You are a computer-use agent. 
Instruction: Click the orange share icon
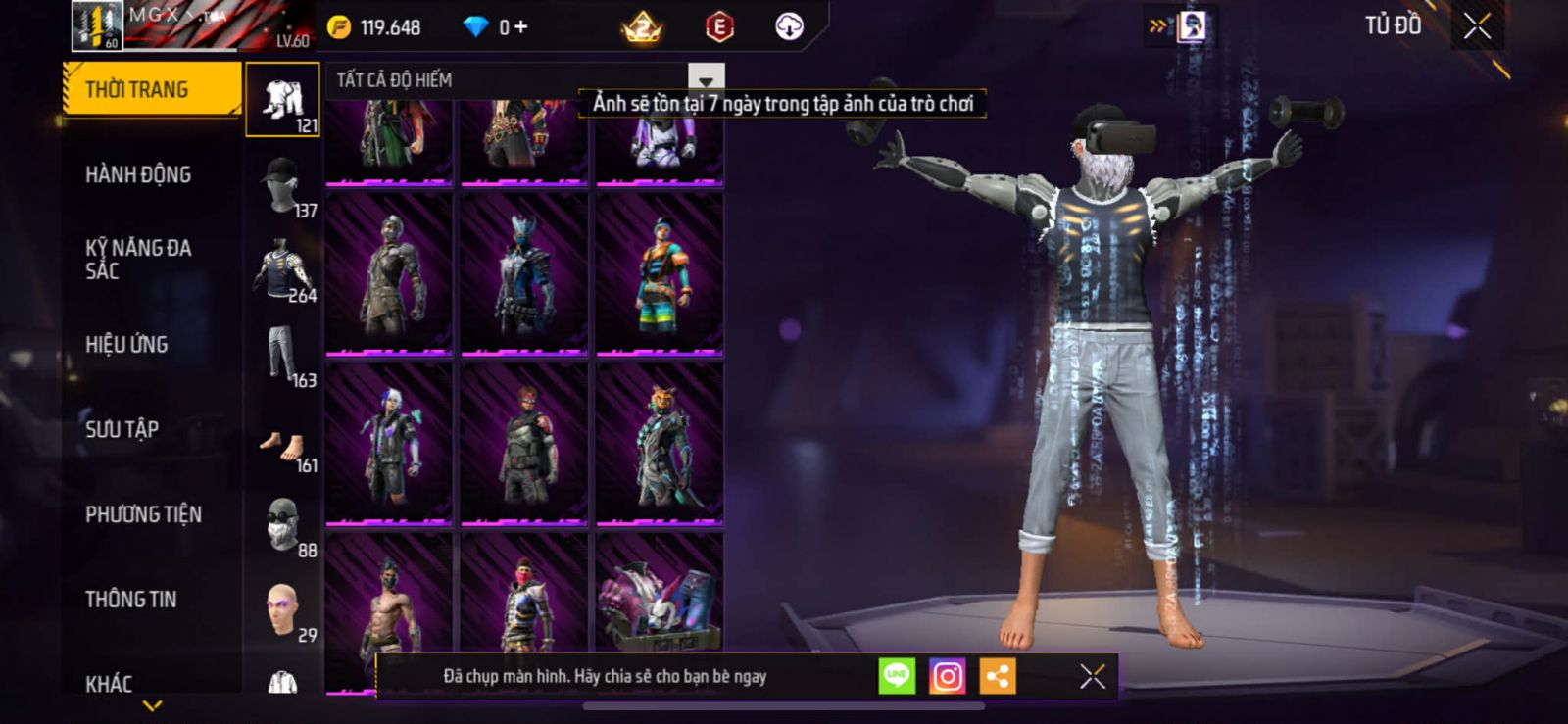click(x=998, y=676)
